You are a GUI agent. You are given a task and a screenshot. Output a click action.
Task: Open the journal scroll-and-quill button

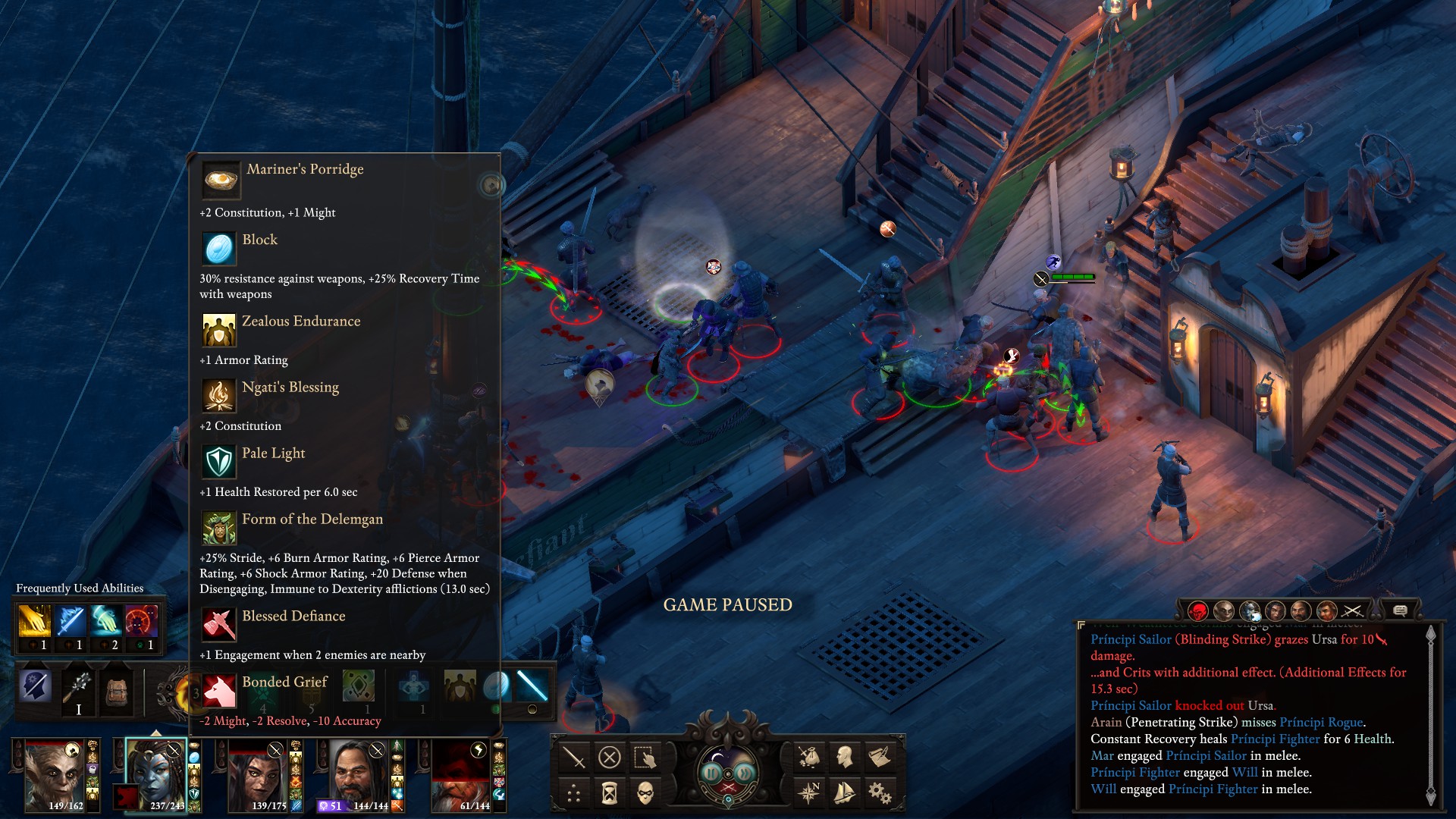point(880,757)
